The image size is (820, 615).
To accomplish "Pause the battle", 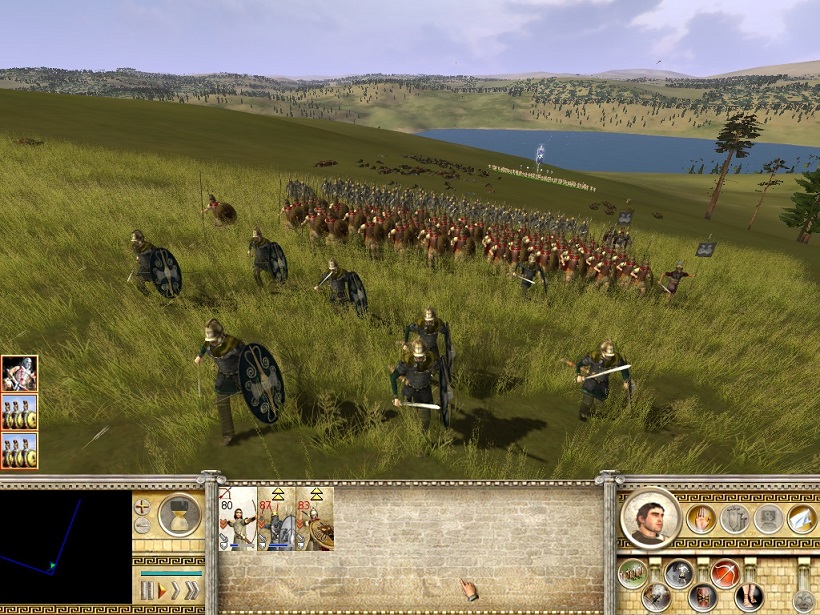I will (147, 590).
